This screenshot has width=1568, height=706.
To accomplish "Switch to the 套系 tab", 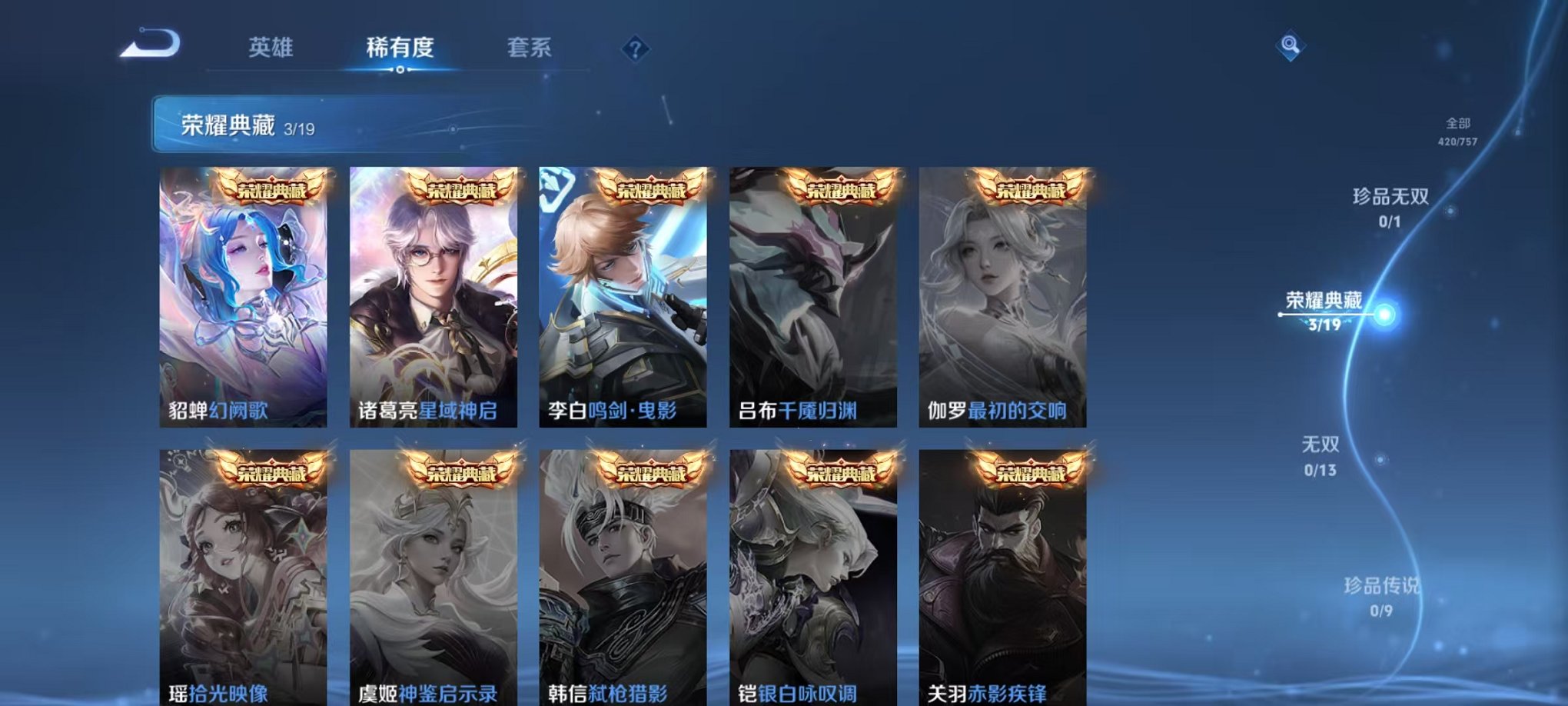I will (539, 48).
